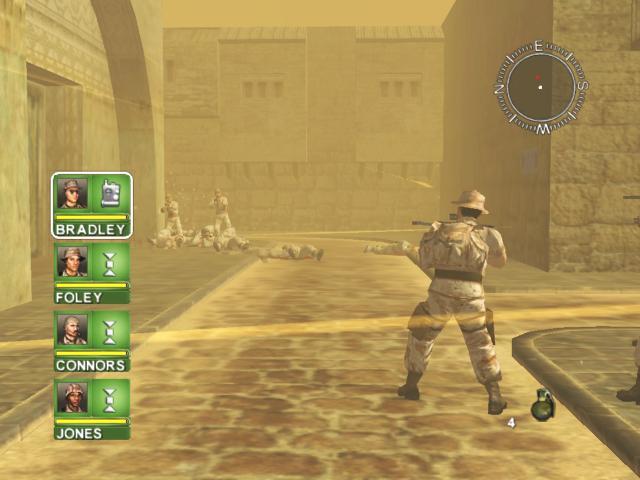Open the compass radar minimap
The height and width of the screenshot is (480, 640).
pos(540,87)
